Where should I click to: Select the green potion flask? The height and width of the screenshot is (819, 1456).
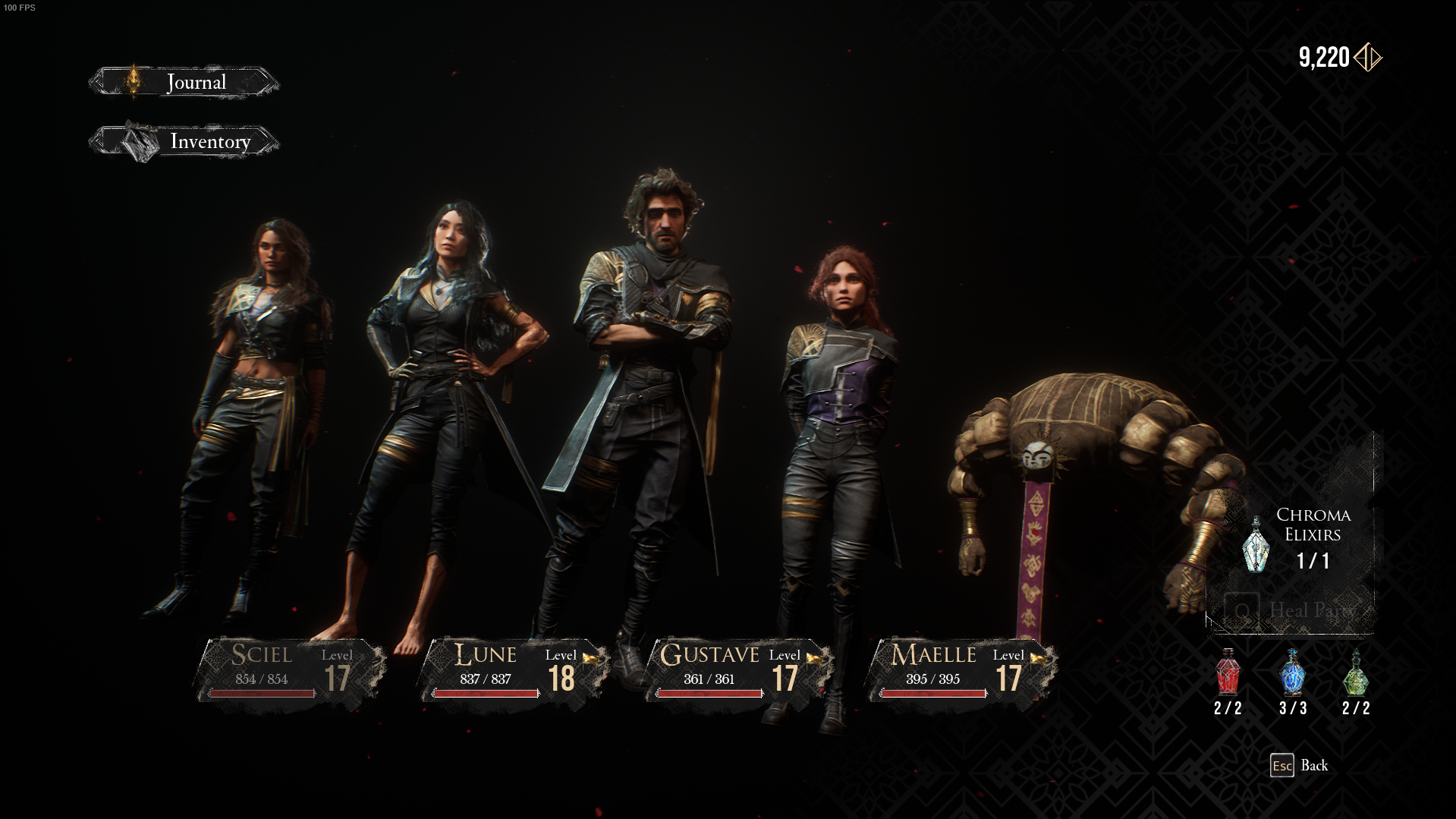click(1356, 674)
